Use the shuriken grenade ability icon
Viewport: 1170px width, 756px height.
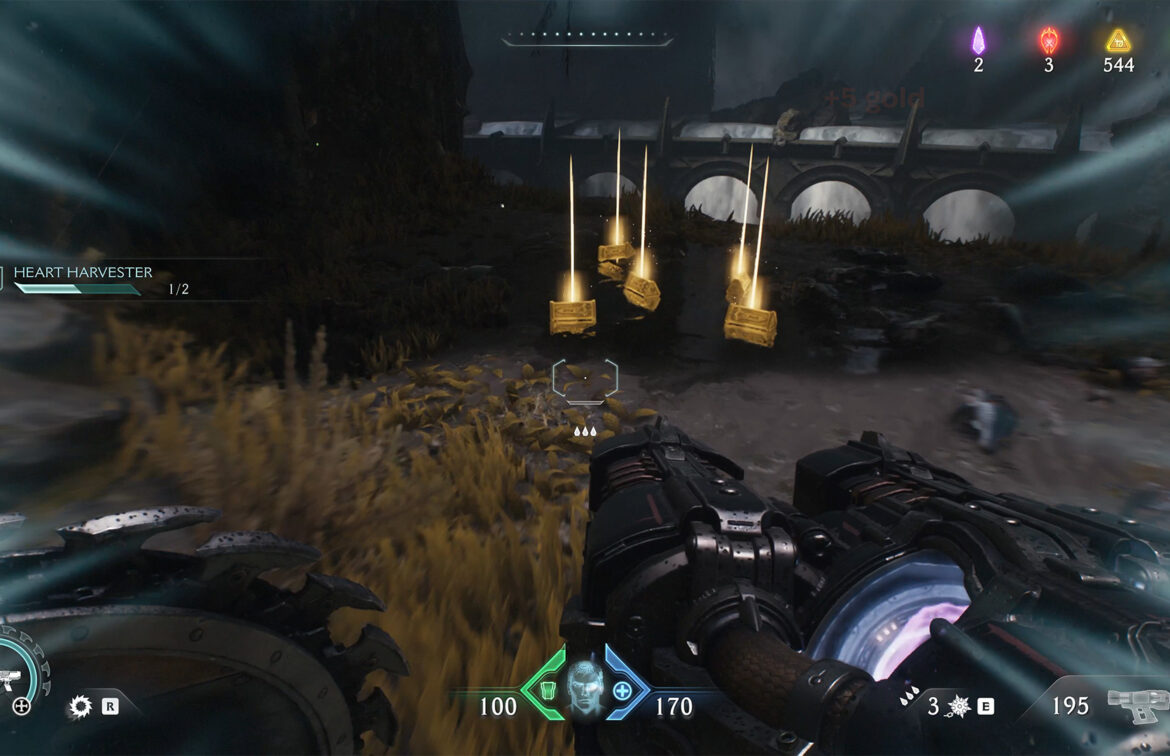(957, 706)
